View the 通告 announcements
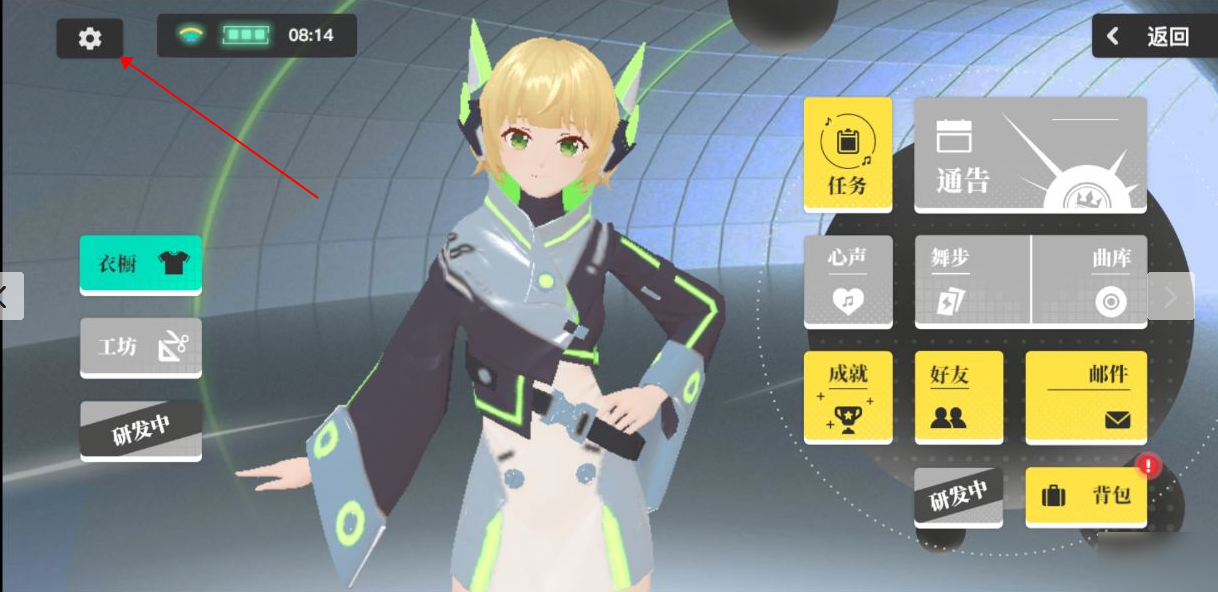Image resolution: width=1218 pixels, height=592 pixels. pyautogui.click(x=1030, y=153)
